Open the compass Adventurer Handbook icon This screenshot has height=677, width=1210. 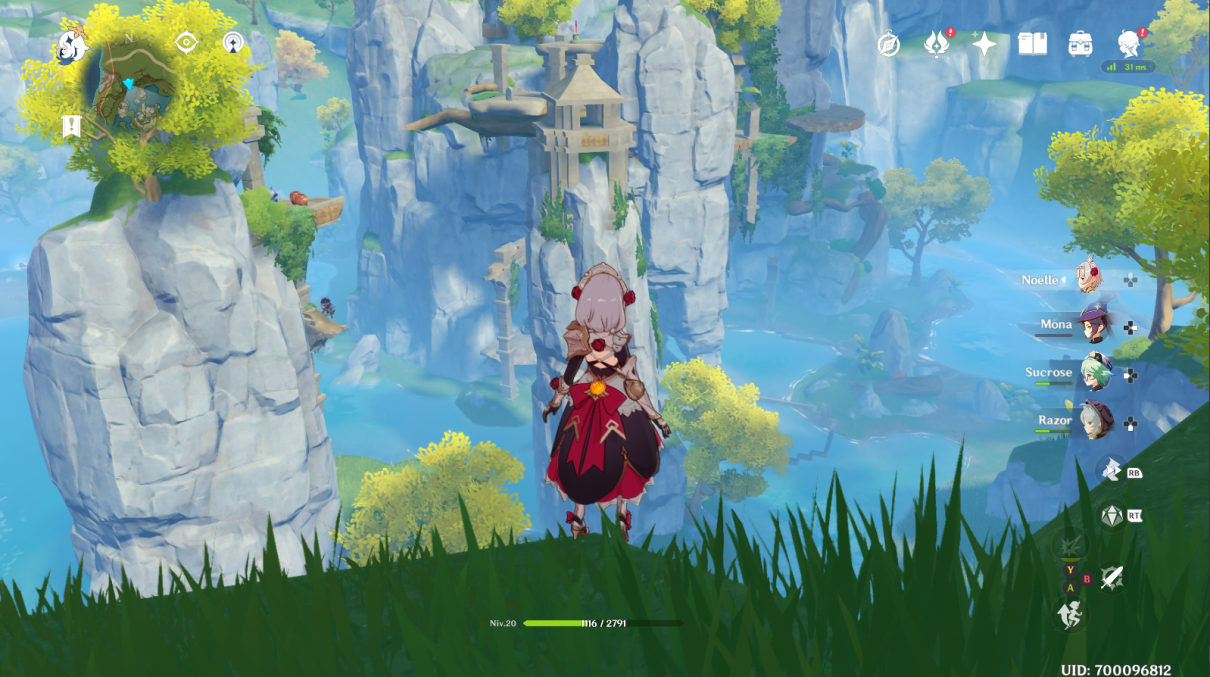pyautogui.click(x=888, y=44)
